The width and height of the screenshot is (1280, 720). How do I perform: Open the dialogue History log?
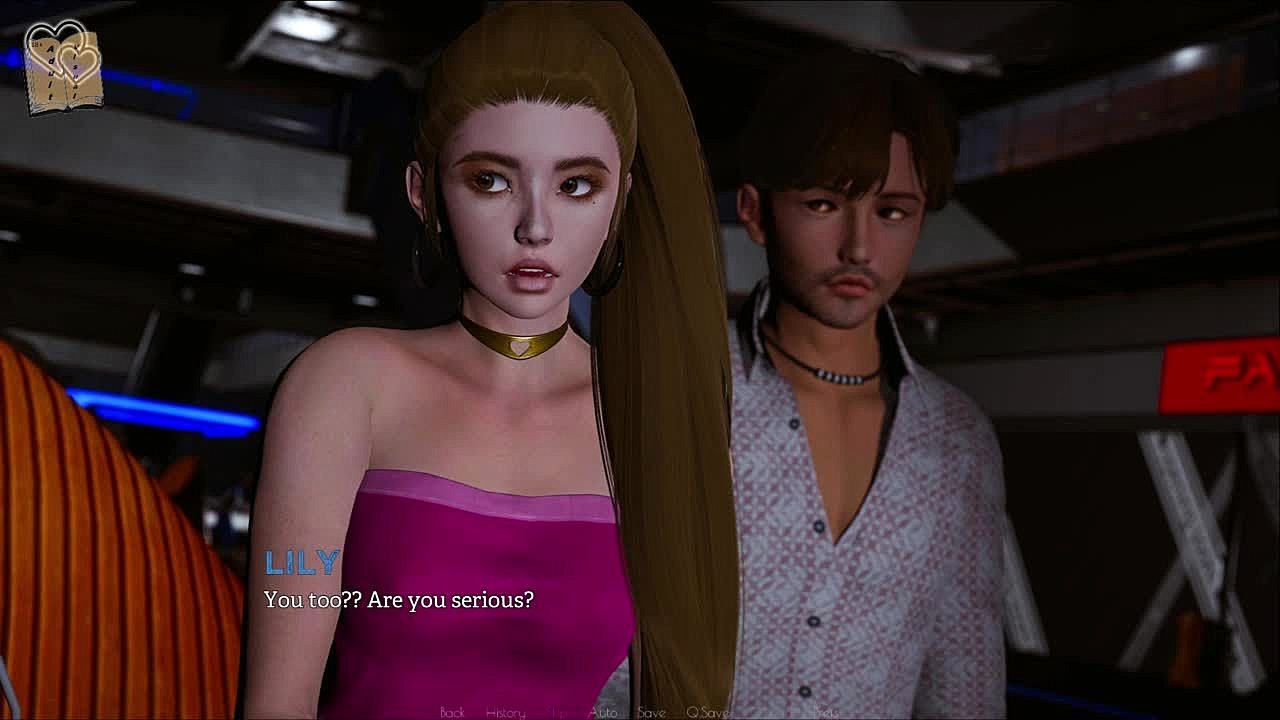[x=505, y=712]
